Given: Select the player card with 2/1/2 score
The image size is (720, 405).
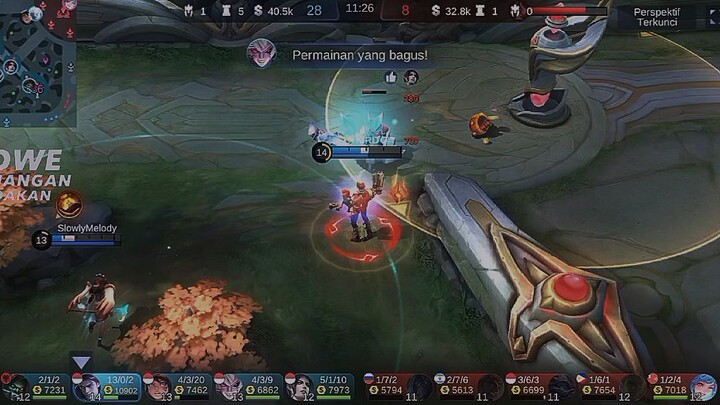Looking at the screenshot, I should (x=36, y=388).
